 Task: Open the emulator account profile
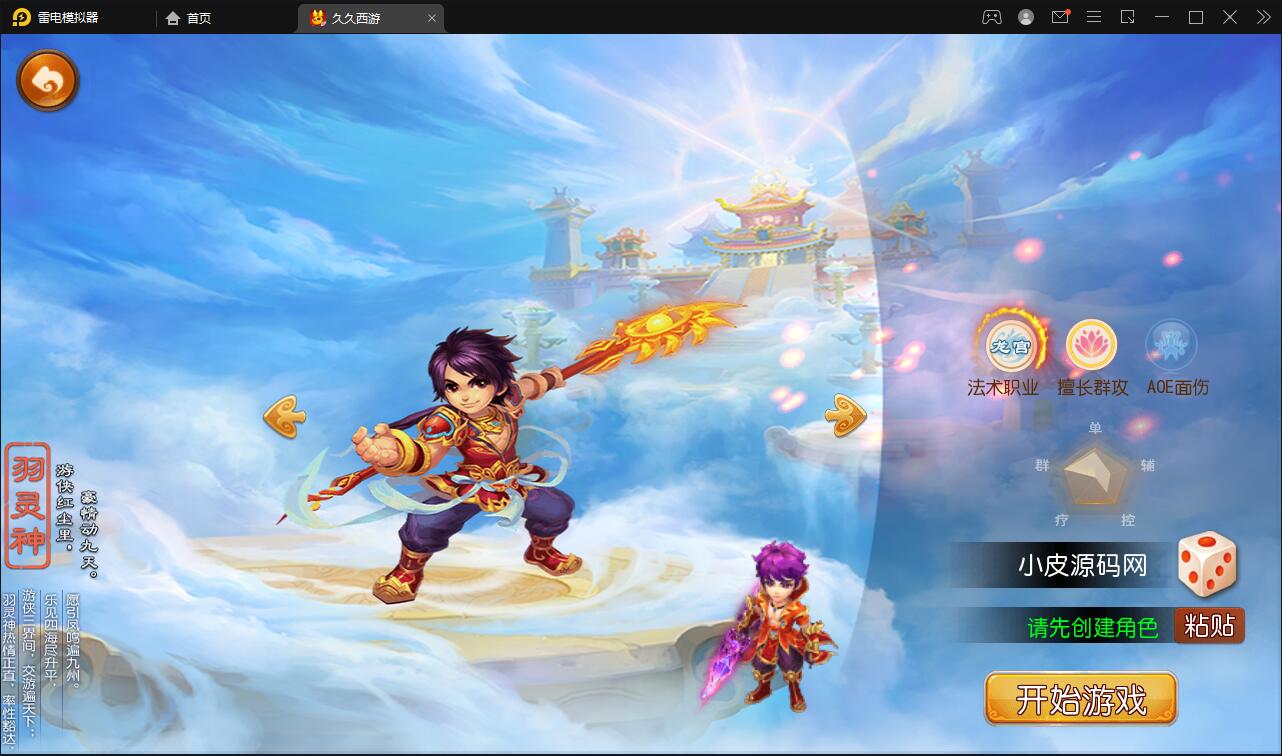click(x=1024, y=17)
